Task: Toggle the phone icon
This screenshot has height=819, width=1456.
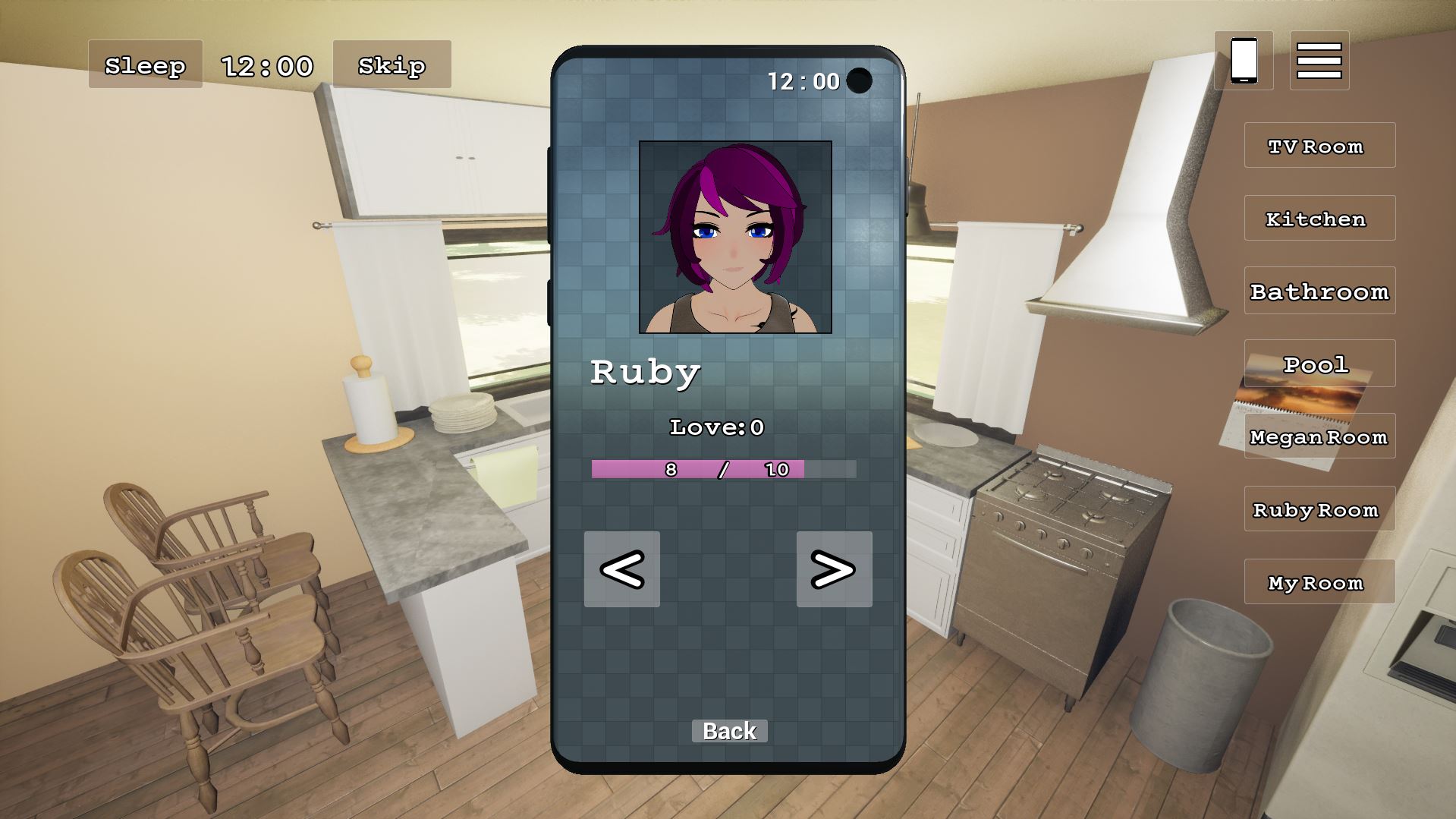Action: (x=1244, y=60)
